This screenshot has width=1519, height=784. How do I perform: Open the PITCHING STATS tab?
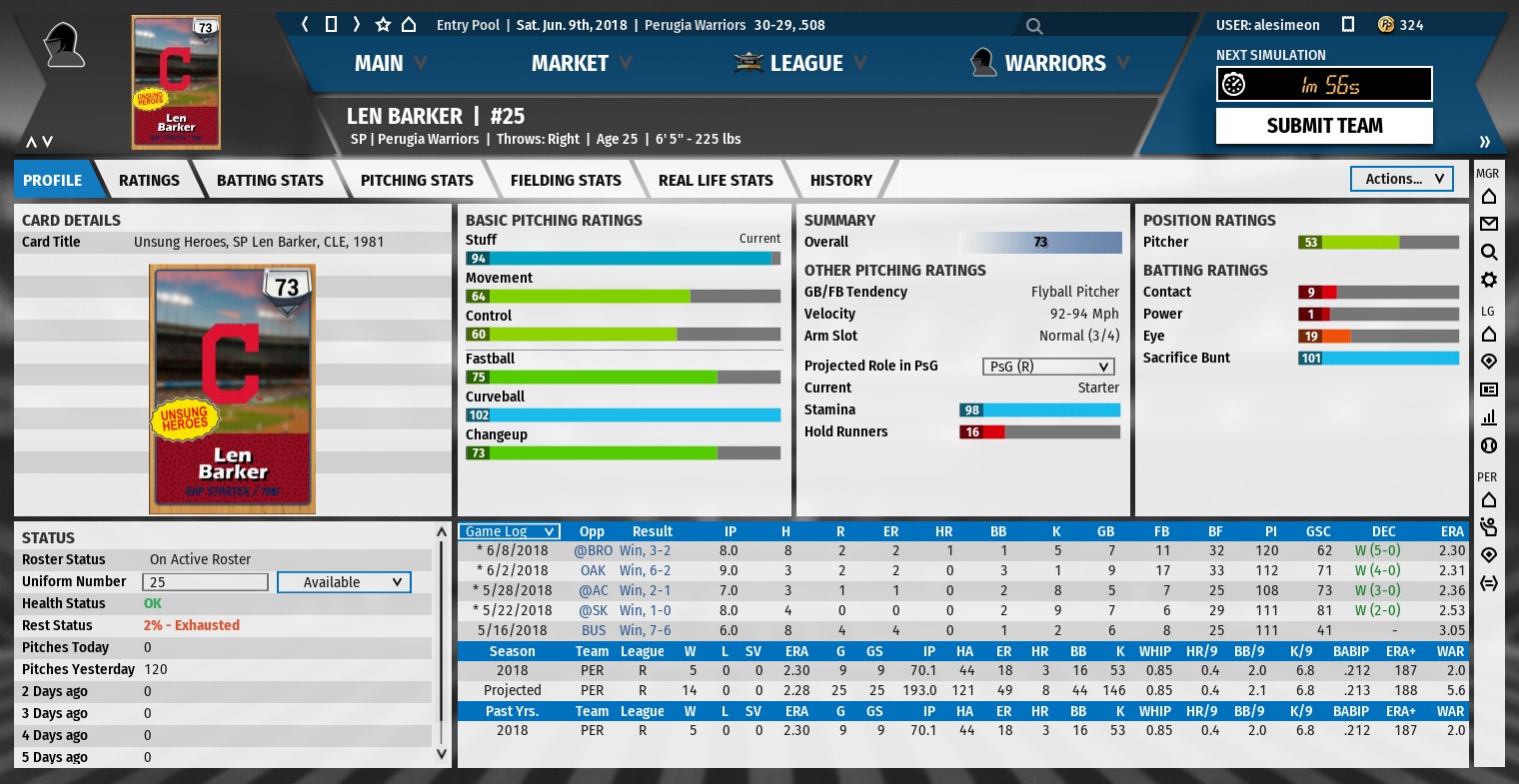(x=417, y=181)
